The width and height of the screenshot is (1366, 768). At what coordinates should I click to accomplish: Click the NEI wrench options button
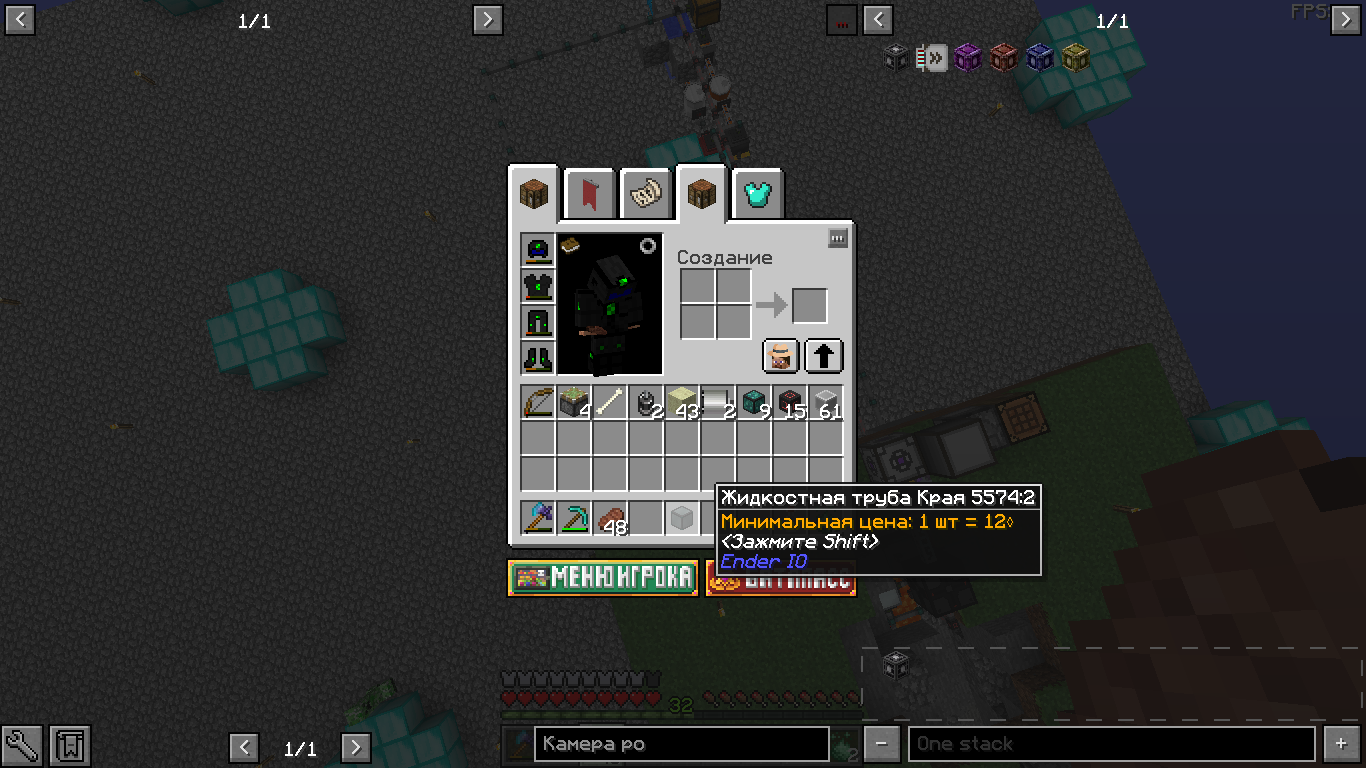(22, 745)
